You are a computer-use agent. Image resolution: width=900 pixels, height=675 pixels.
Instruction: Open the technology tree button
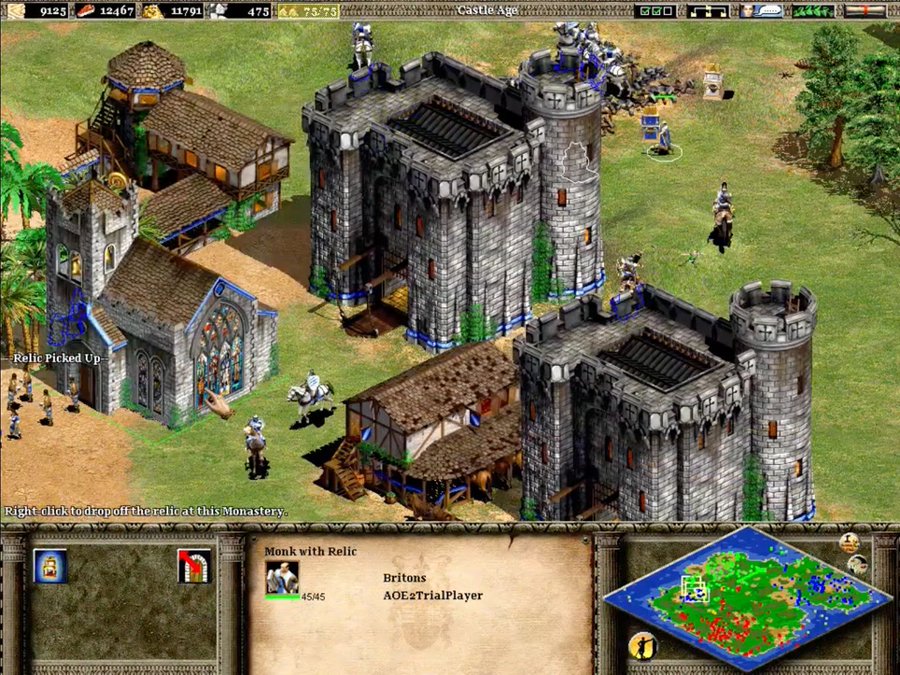(x=708, y=11)
